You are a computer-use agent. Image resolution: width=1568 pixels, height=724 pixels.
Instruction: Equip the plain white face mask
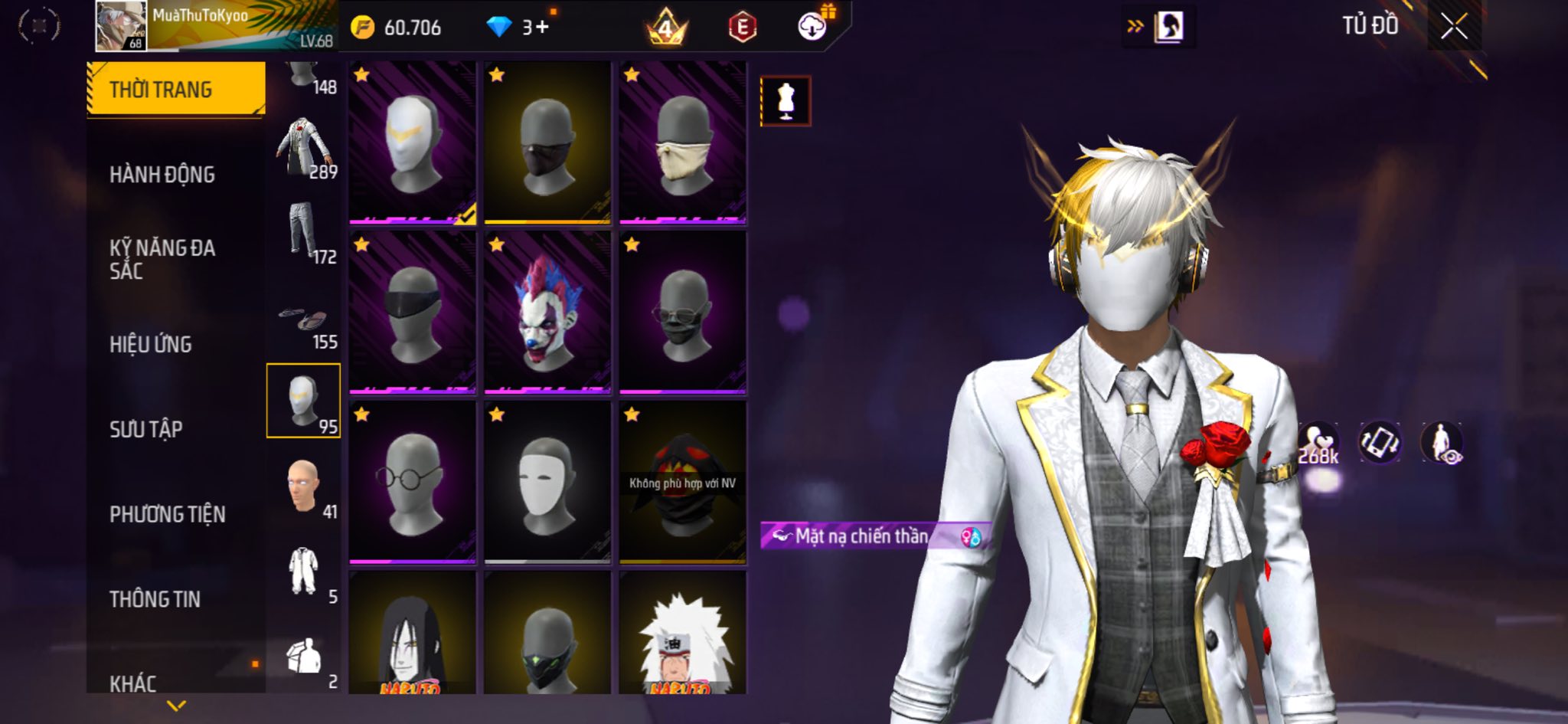547,483
